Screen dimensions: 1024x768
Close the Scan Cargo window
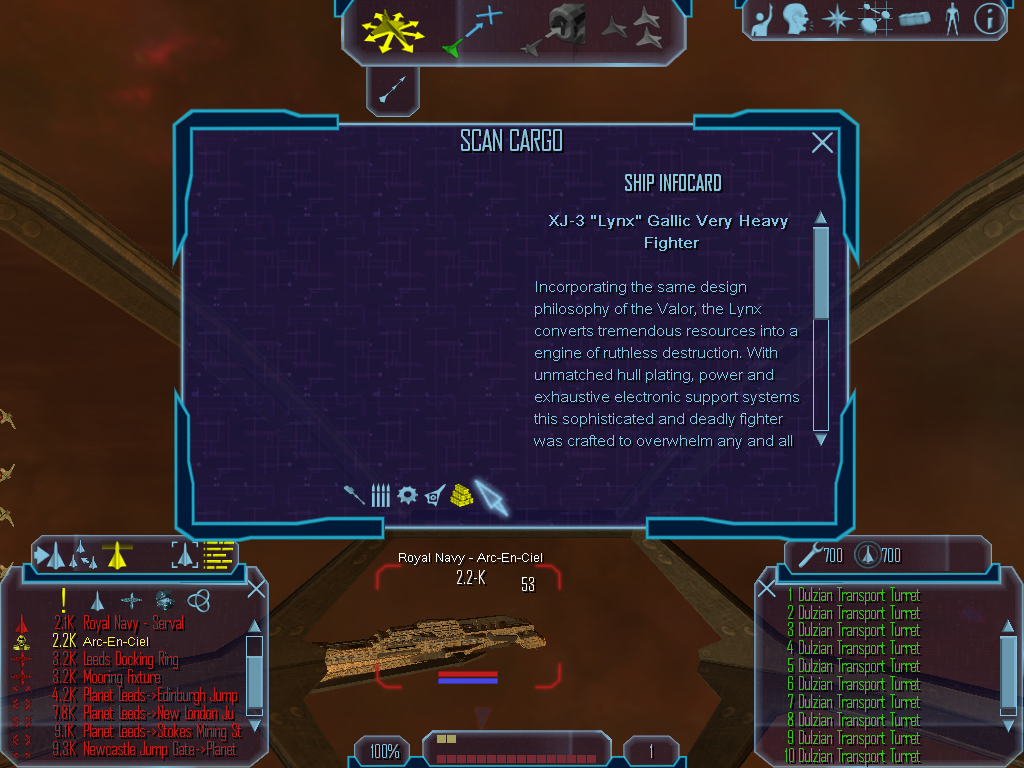coord(822,143)
